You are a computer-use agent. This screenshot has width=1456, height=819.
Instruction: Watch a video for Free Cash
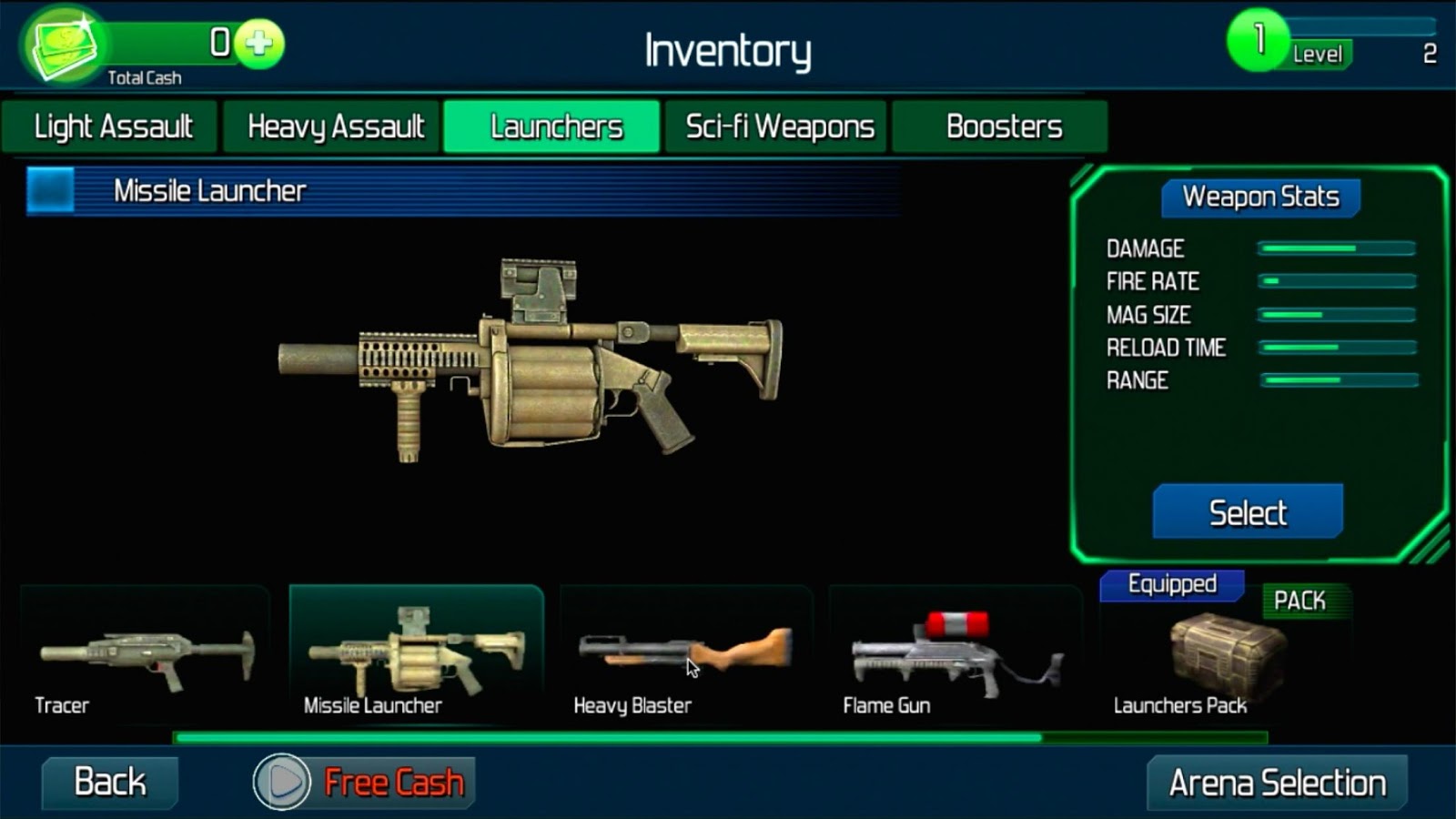coord(364,782)
